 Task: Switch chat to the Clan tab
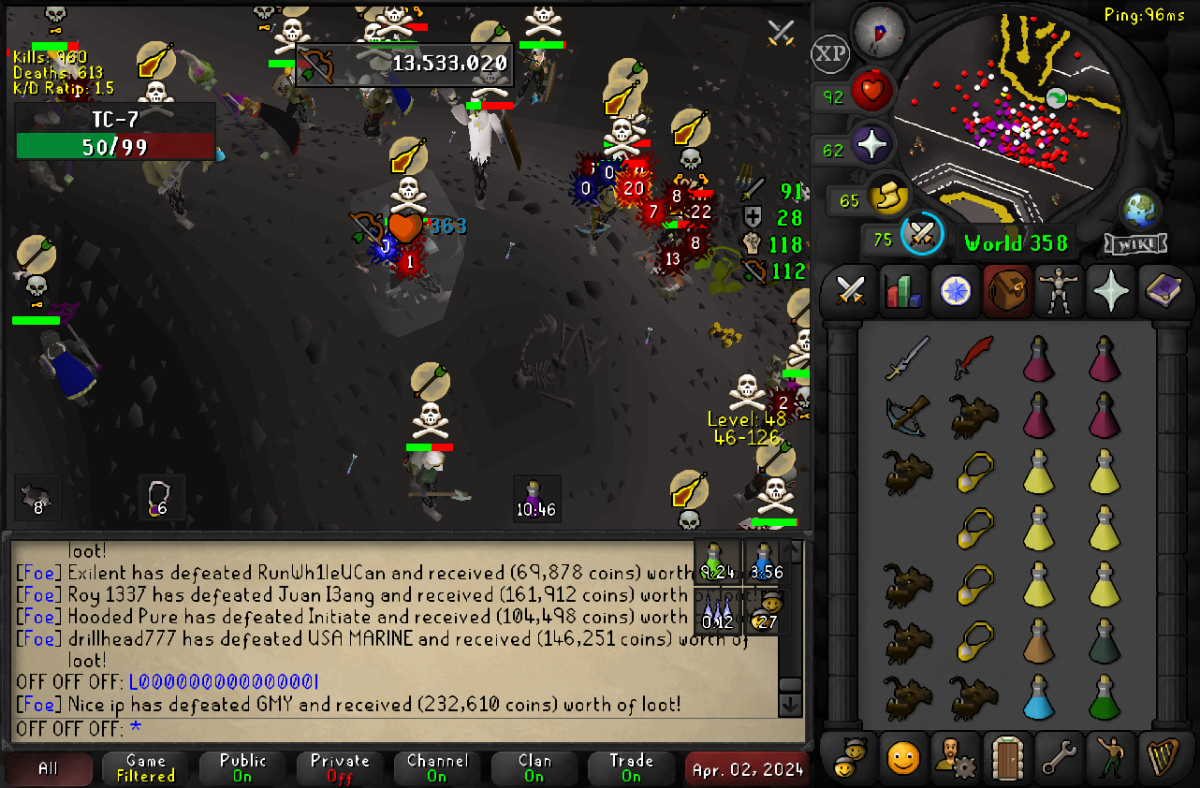coord(534,768)
